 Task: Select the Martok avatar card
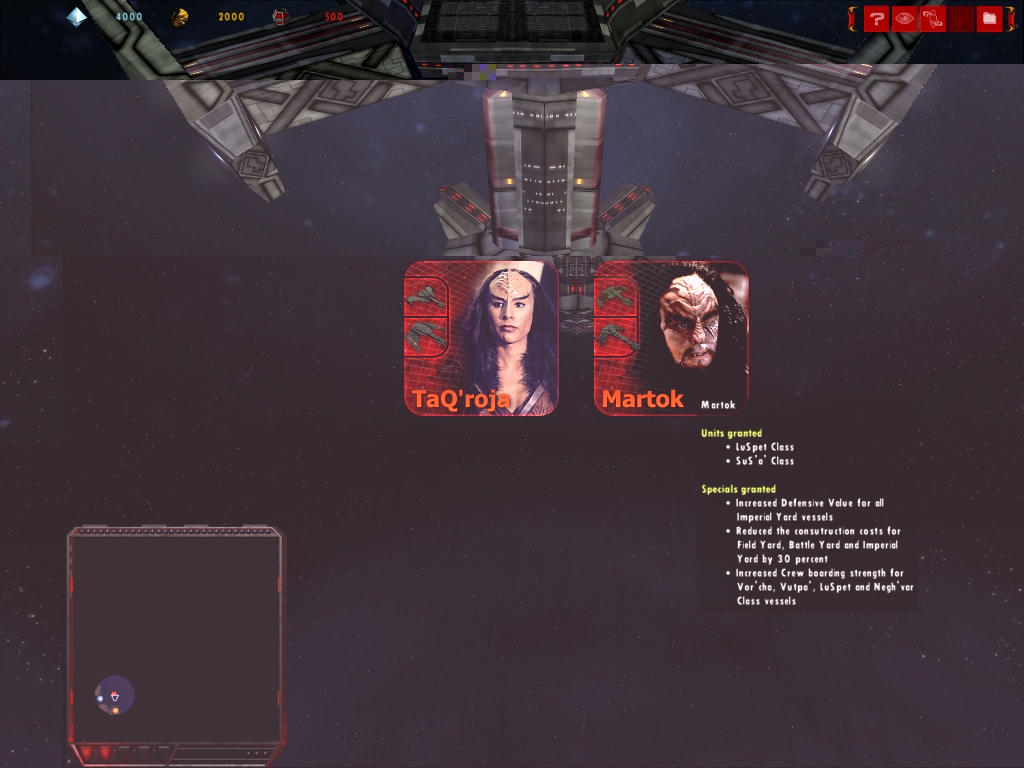point(671,338)
